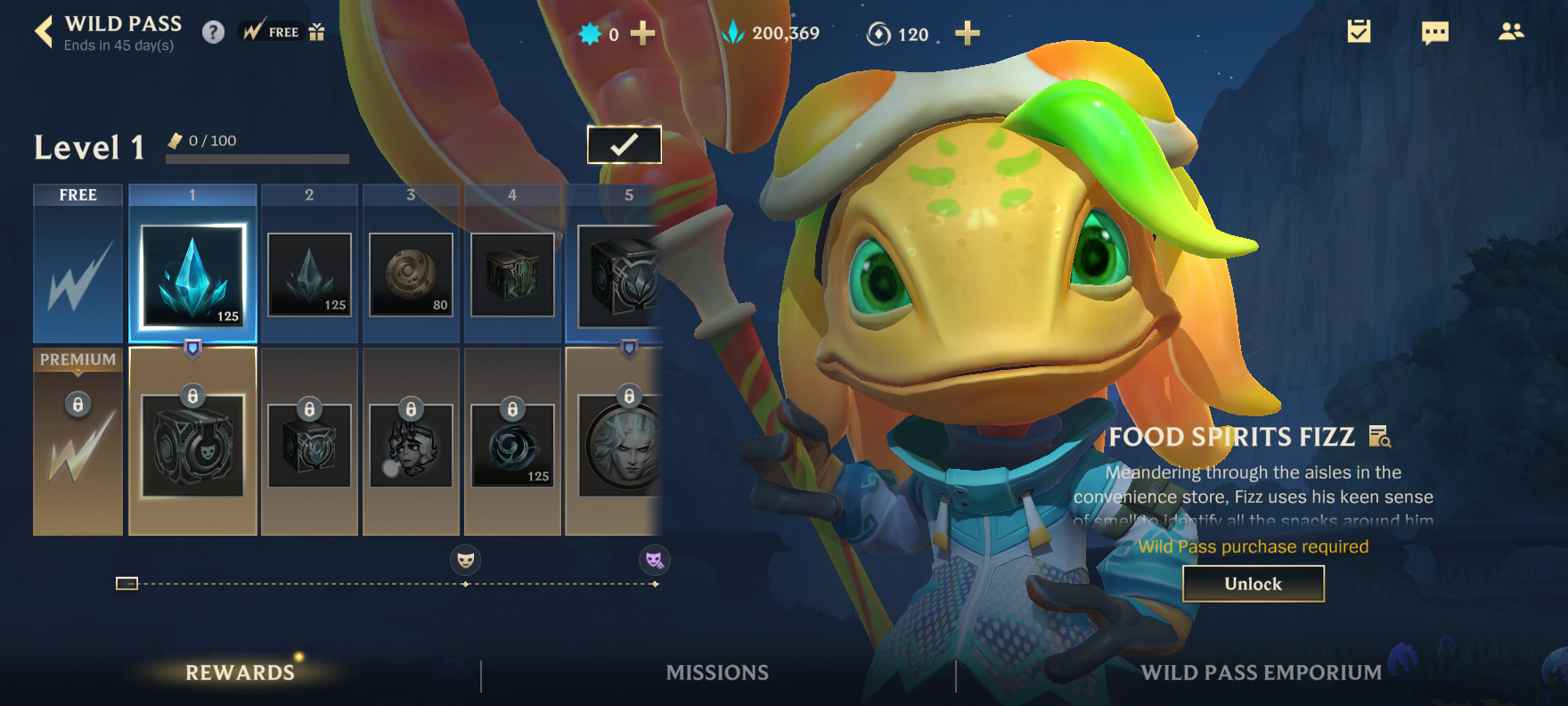1568x706 pixels.
Task: Open the task checklist icon
Action: click(x=1359, y=32)
